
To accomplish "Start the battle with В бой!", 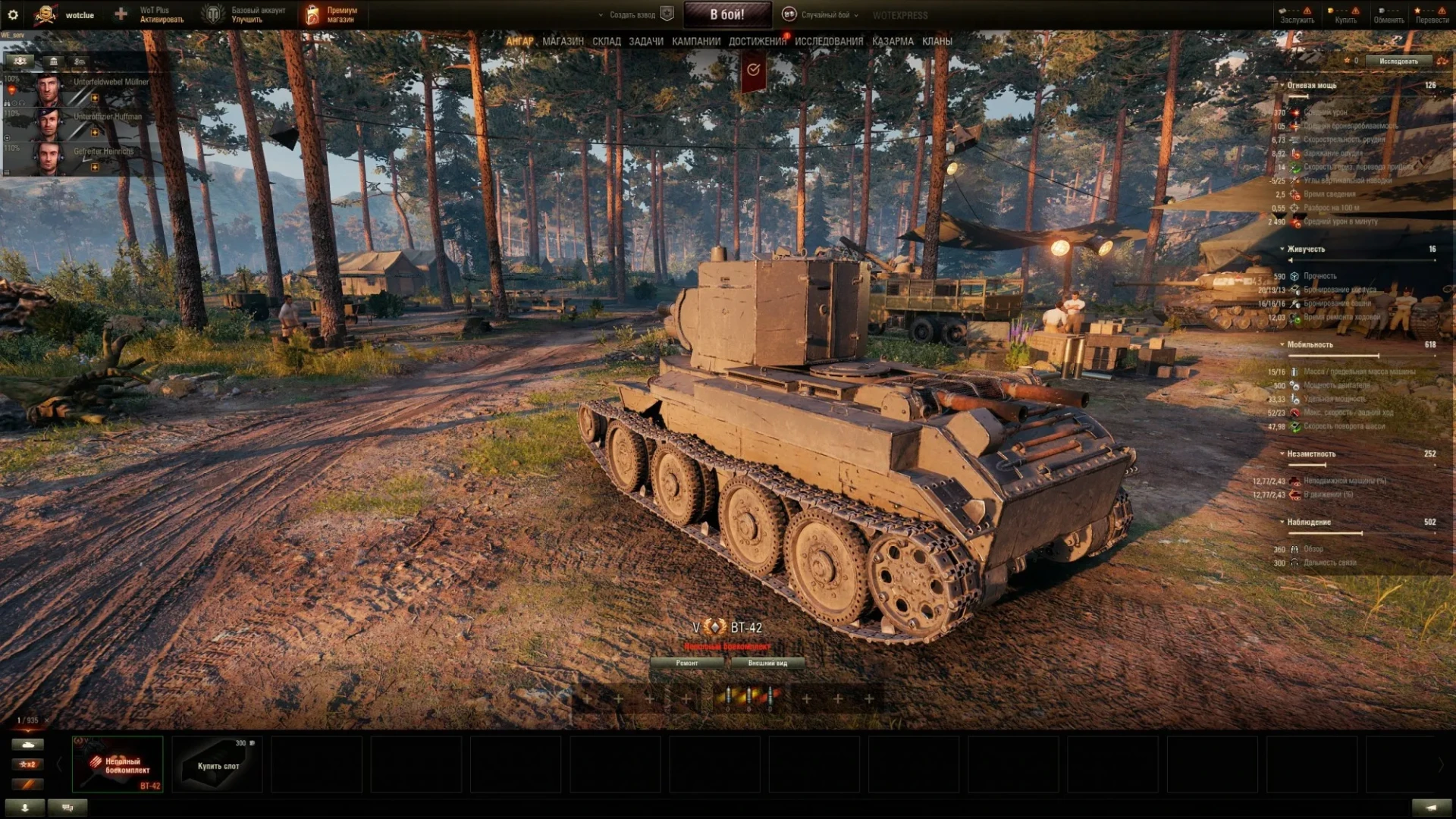I will [726, 14].
